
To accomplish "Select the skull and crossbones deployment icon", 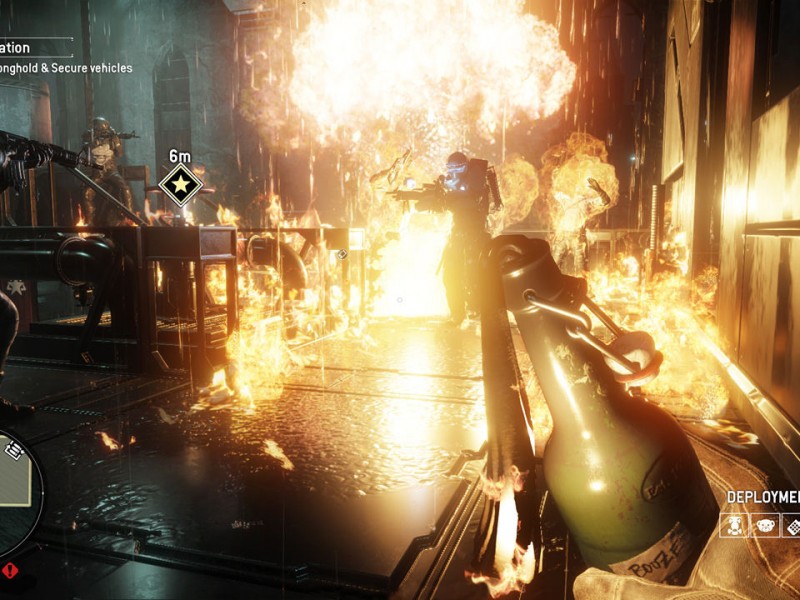I will 733,524.
